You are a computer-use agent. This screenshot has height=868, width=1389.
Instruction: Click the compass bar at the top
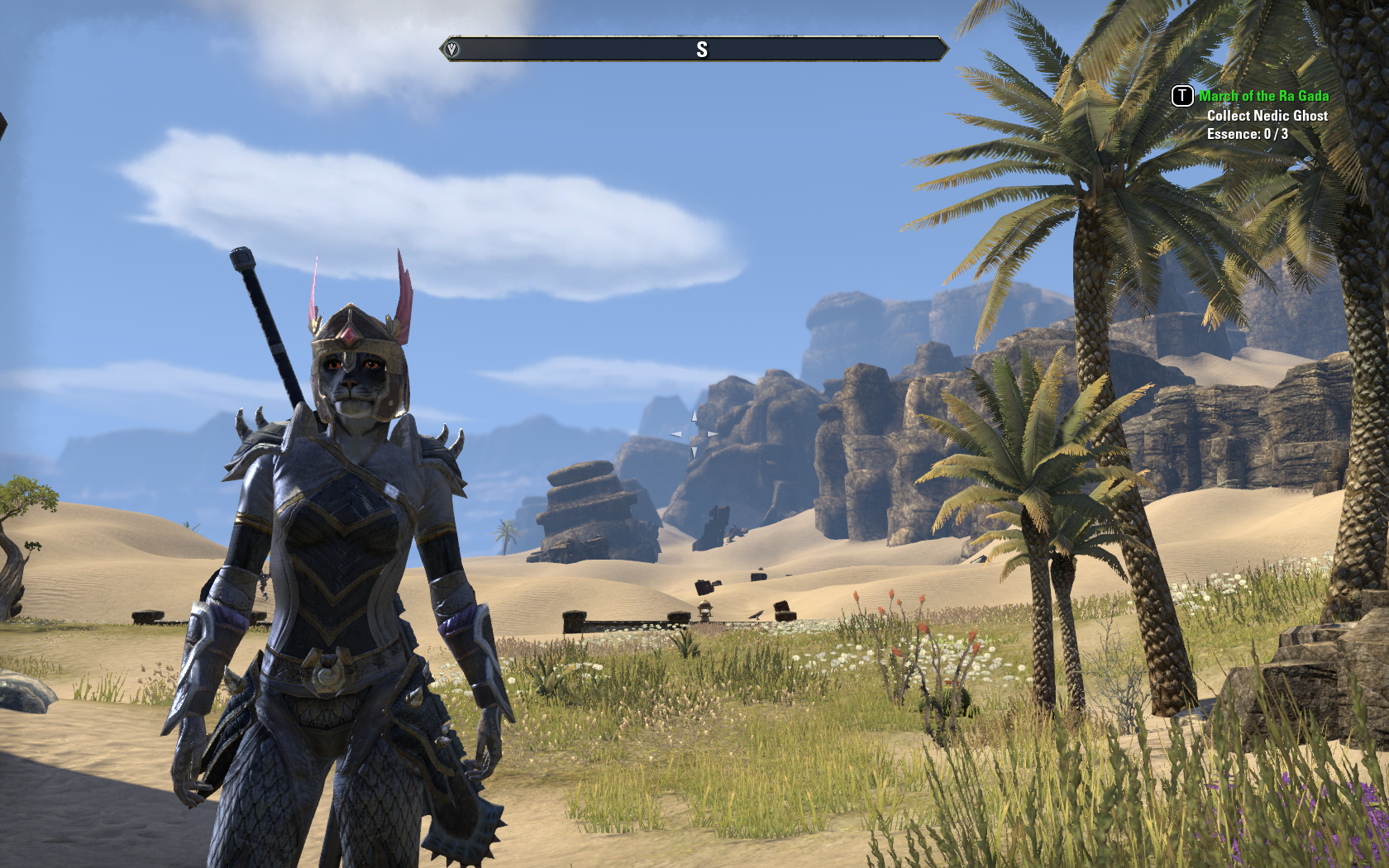point(694,50)
